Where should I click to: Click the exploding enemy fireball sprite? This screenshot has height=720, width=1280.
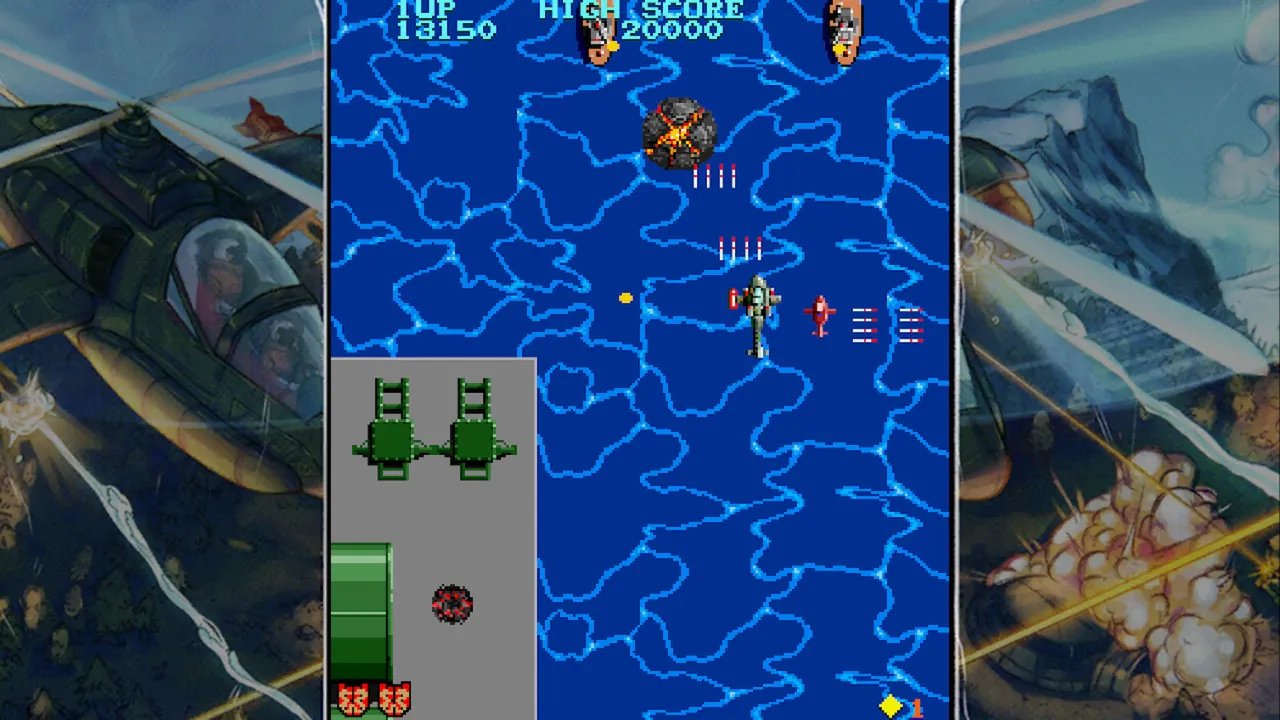coord(680,130)
